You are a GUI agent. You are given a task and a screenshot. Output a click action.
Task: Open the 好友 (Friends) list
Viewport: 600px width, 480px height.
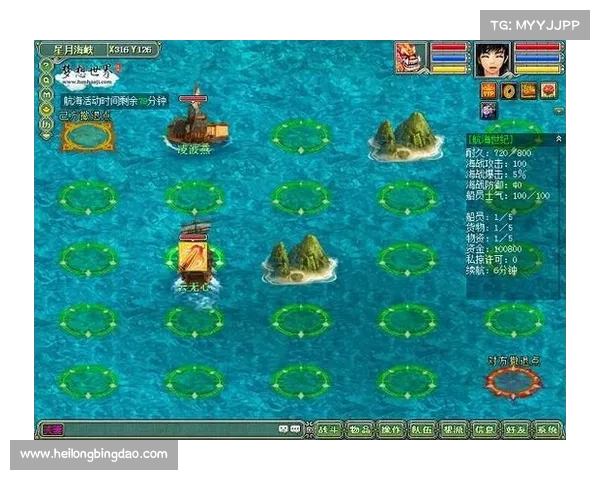coord(515,430)
